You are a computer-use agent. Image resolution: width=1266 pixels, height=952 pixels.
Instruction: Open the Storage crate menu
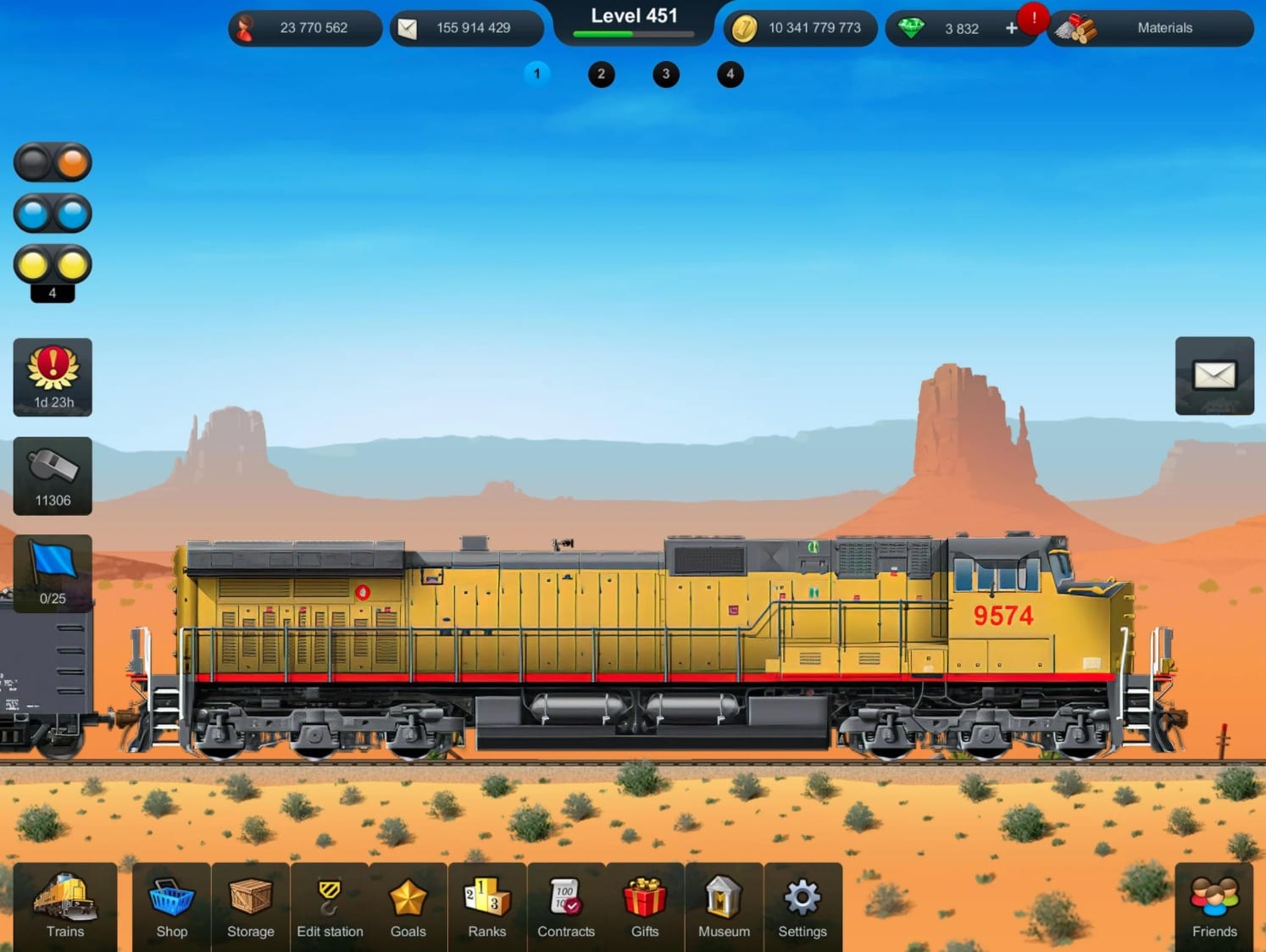tap(250, 907)
